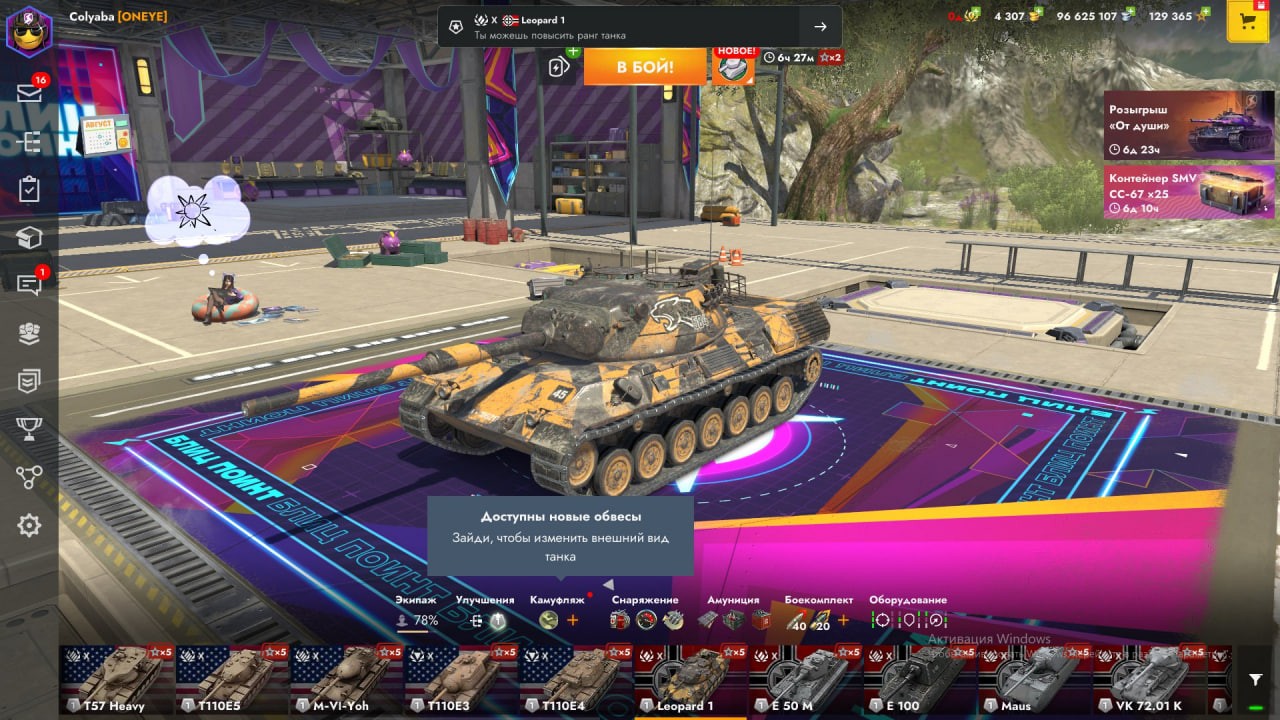
Task: Open the Leopard 1 rank-up notification
Action: point(640,27)
